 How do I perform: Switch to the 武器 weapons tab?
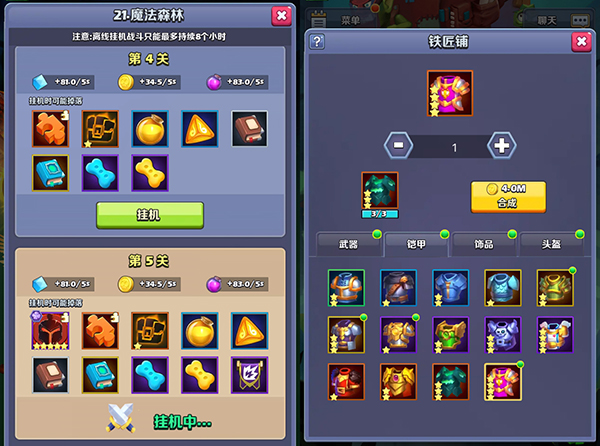349,244
